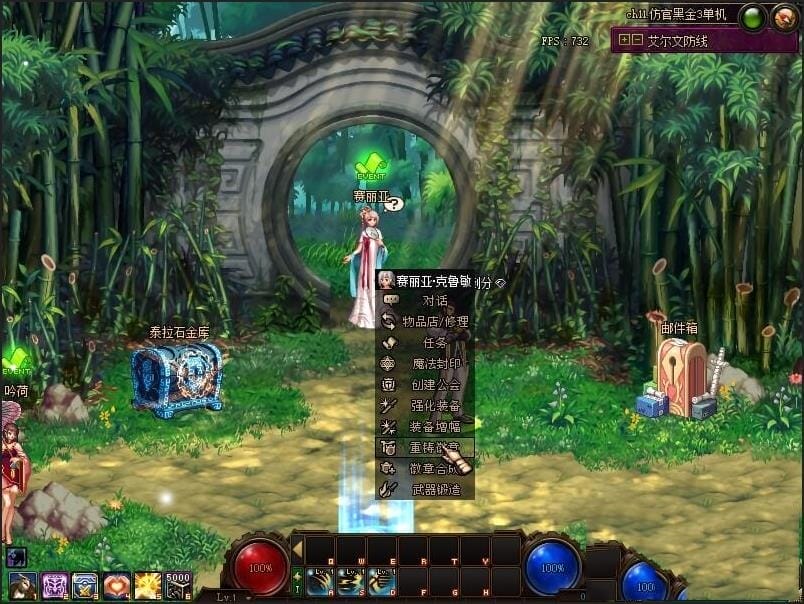The image size is (804, 604).
Task: Open the 魔法封印 option
Action: [x=434, y=363]
